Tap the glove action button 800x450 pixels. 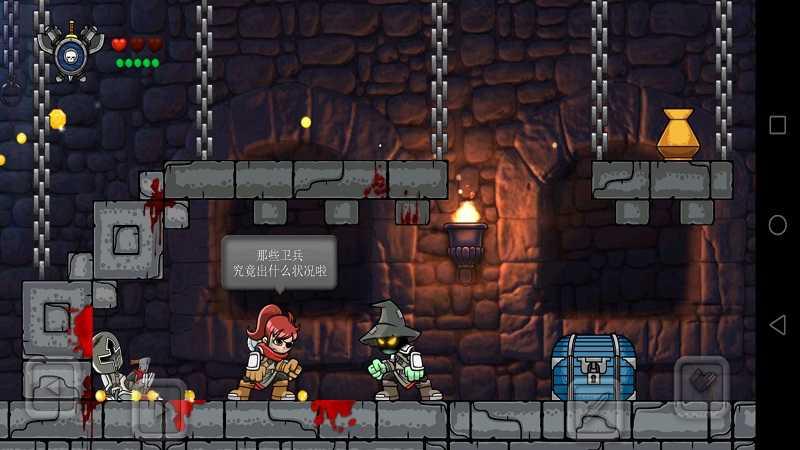[x=702, y=385]
